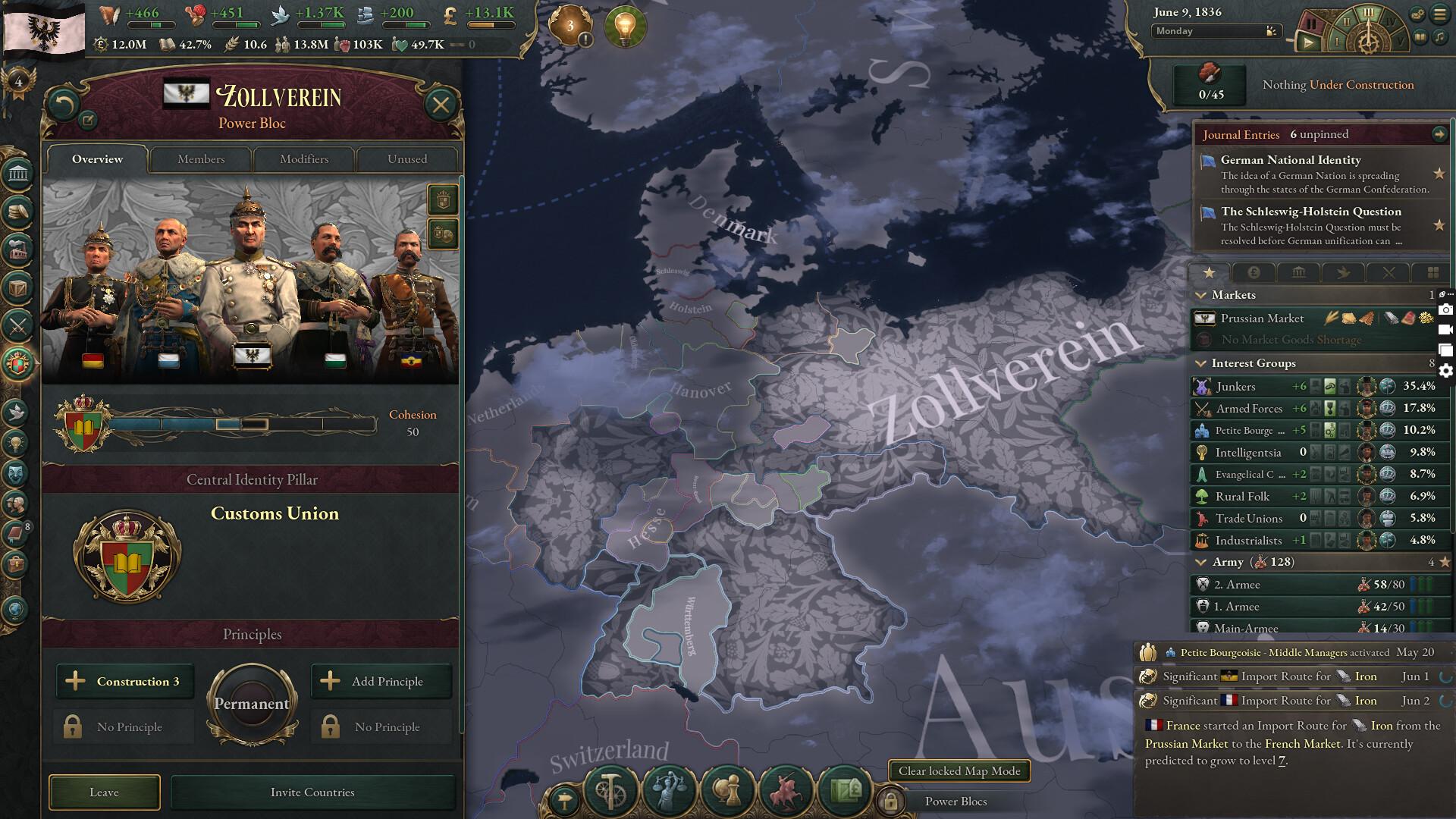Collapse the Markets section header
The image size is (1456, 819).
click(x=1201, y=295)
